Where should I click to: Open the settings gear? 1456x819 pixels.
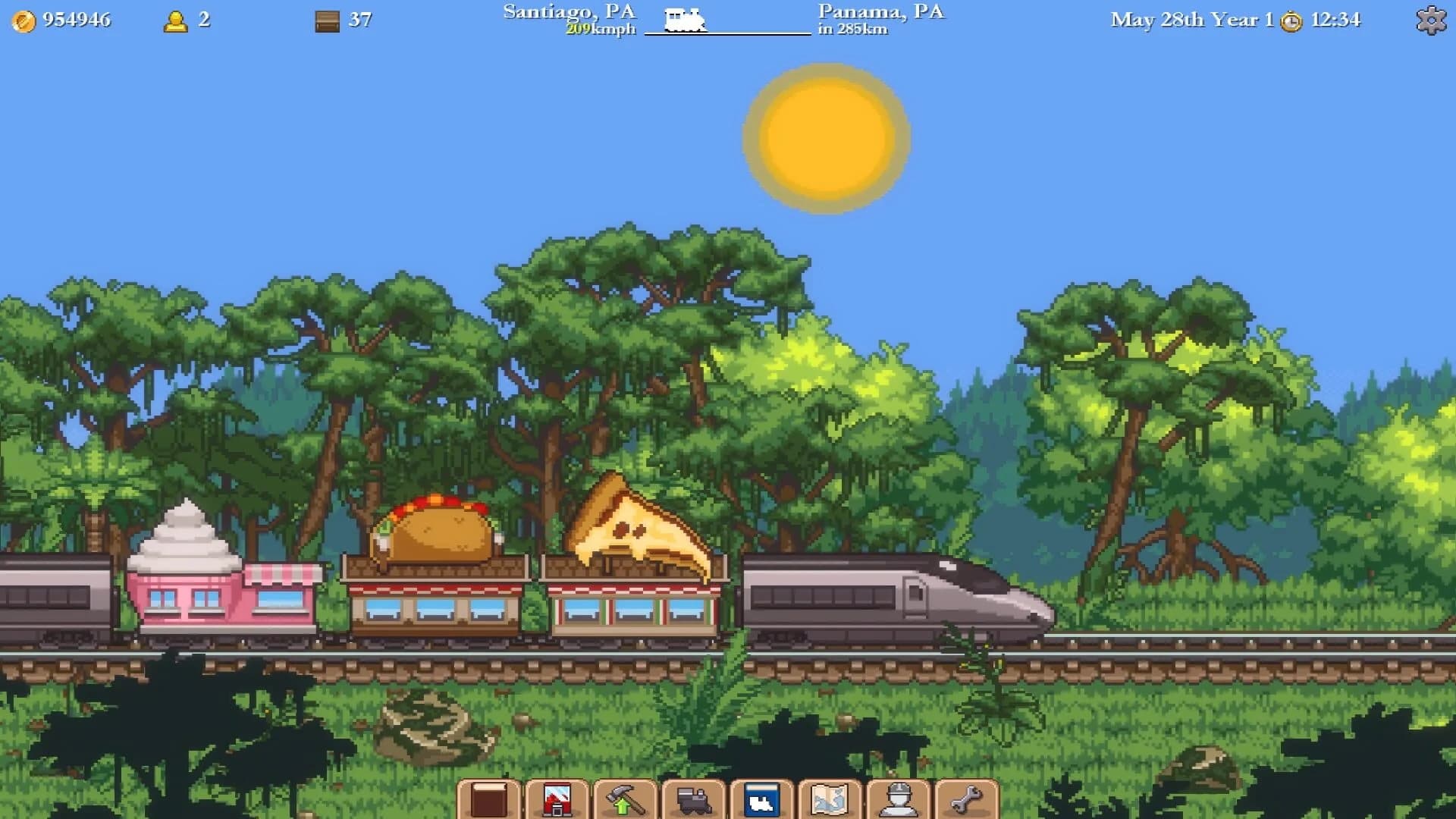click(1429, 21)
